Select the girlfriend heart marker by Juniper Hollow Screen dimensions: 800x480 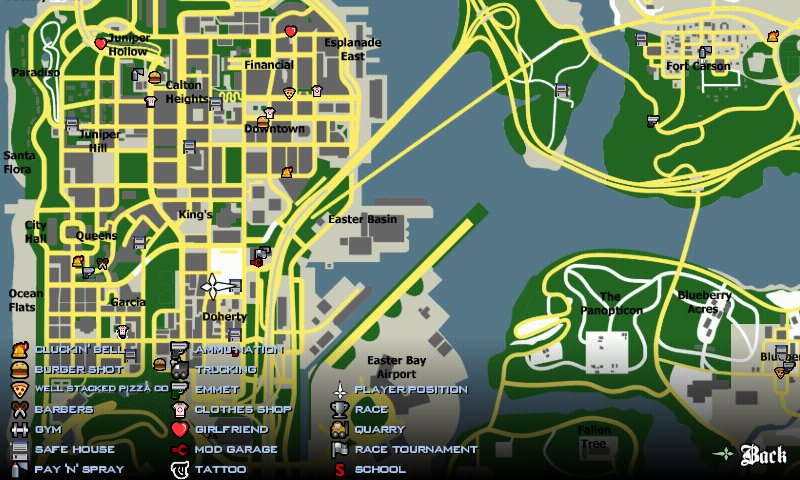coord(100,44)
